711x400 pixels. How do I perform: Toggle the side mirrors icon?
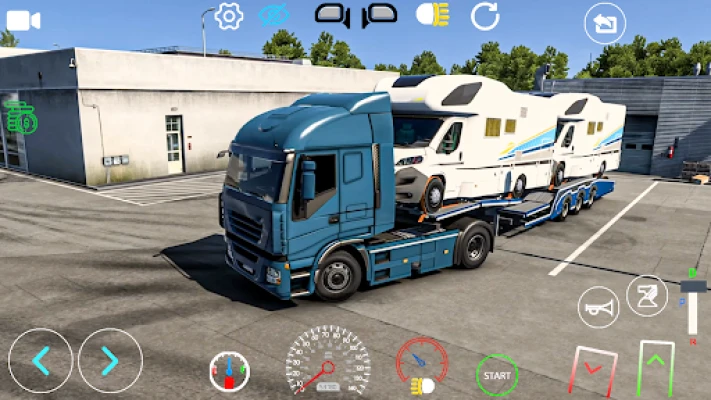pos(355,15)
